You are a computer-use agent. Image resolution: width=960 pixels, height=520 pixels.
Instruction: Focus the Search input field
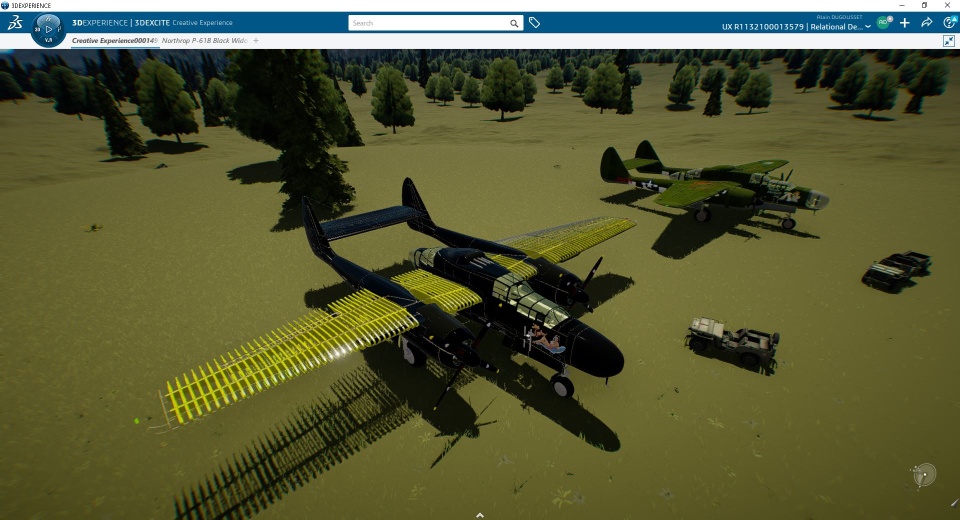pos(430,22)
